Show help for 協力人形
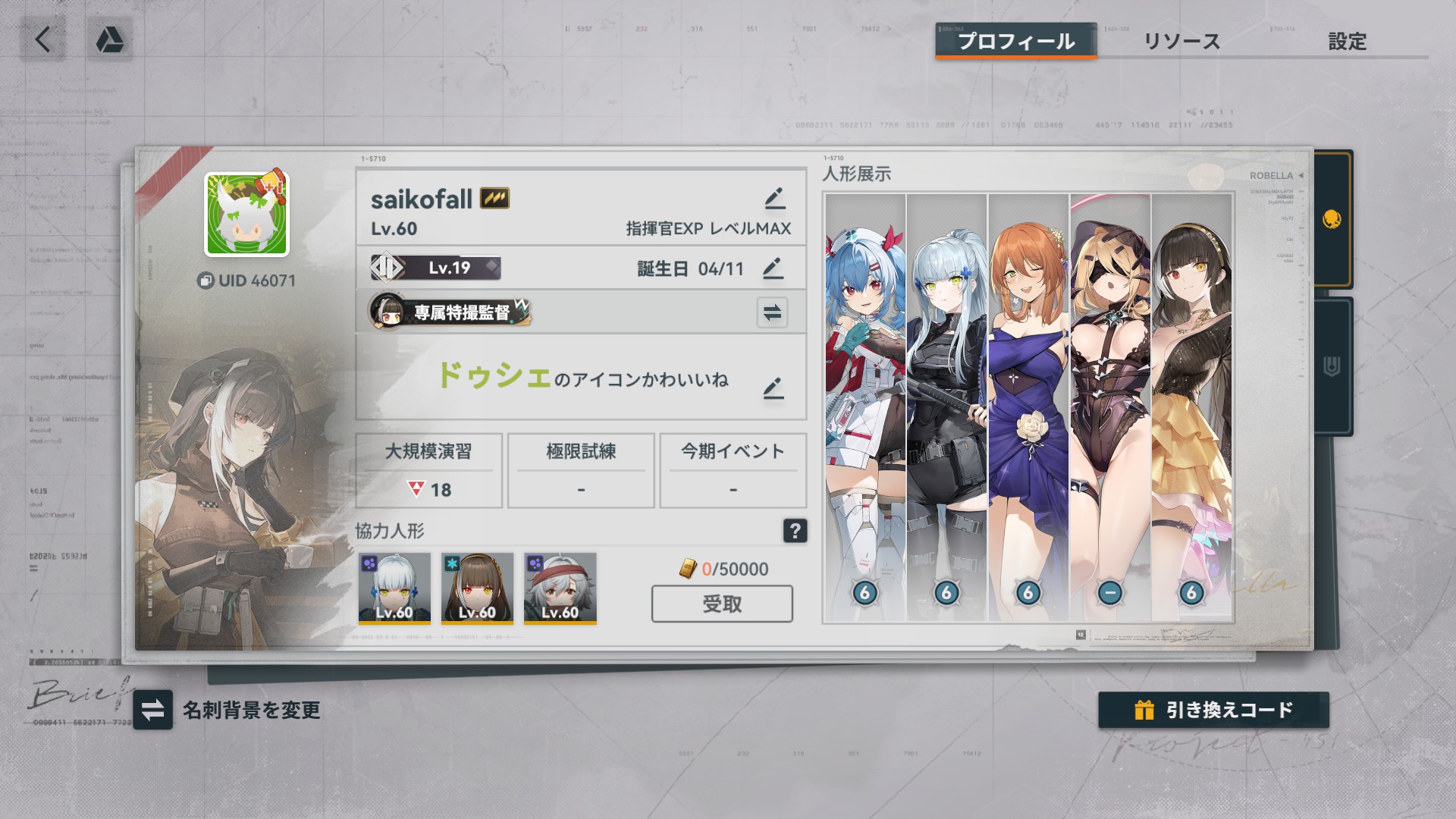The width and height of the screenshot is (1456, 819). 795,531
